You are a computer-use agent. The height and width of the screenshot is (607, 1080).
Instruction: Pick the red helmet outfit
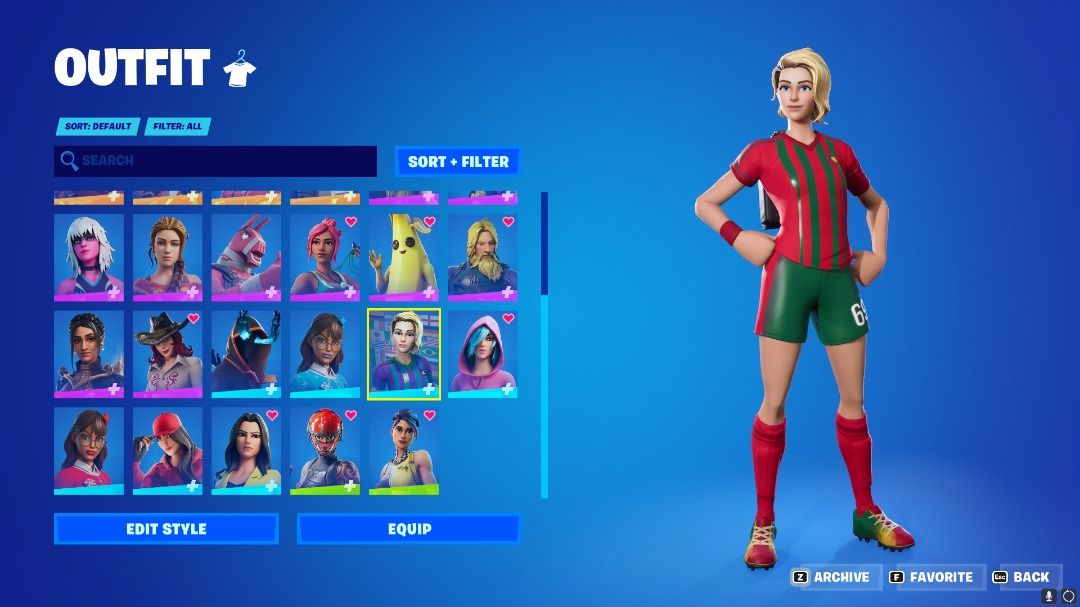pos(325,449)
